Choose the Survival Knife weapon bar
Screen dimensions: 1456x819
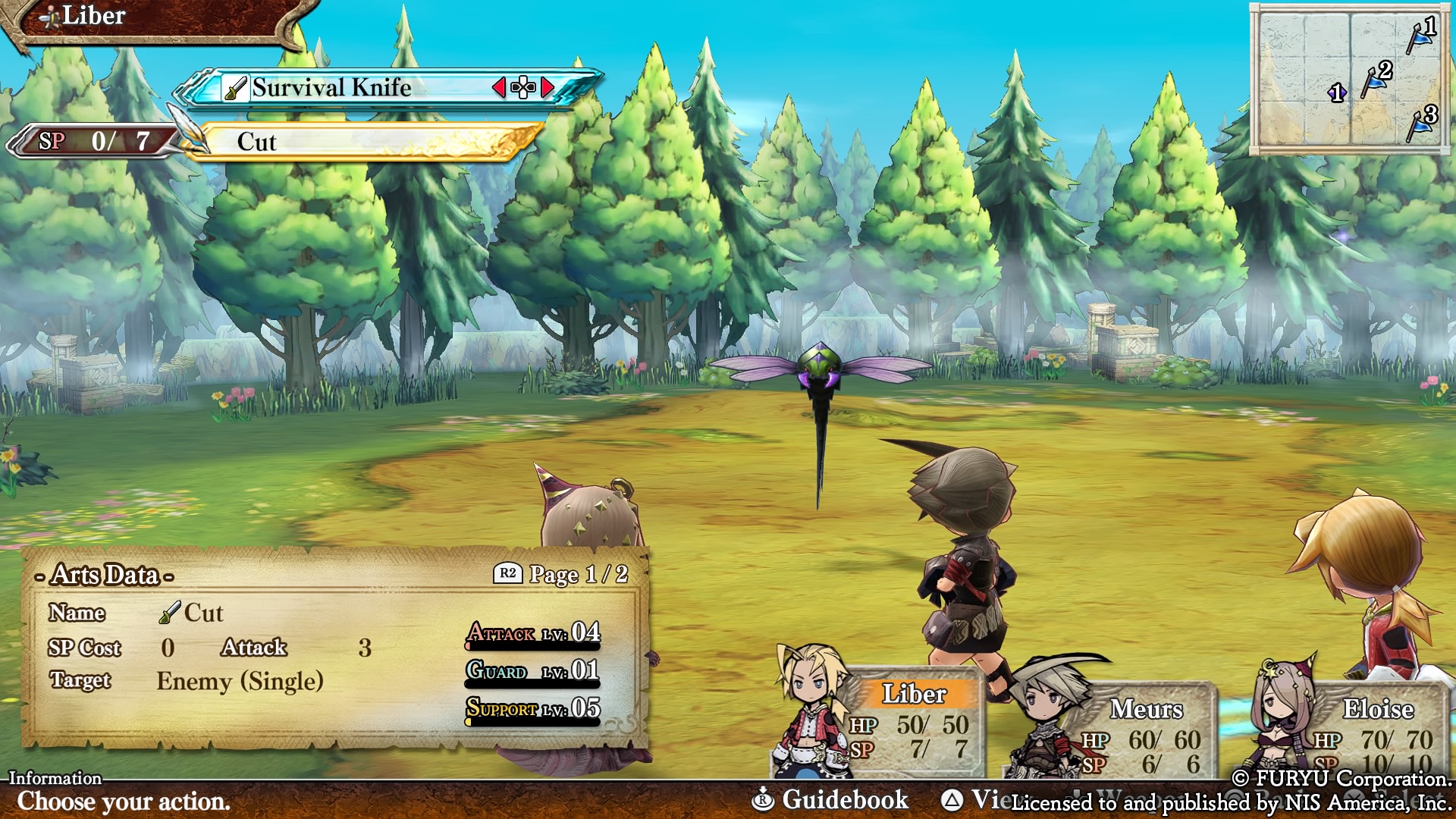point(364,88)
